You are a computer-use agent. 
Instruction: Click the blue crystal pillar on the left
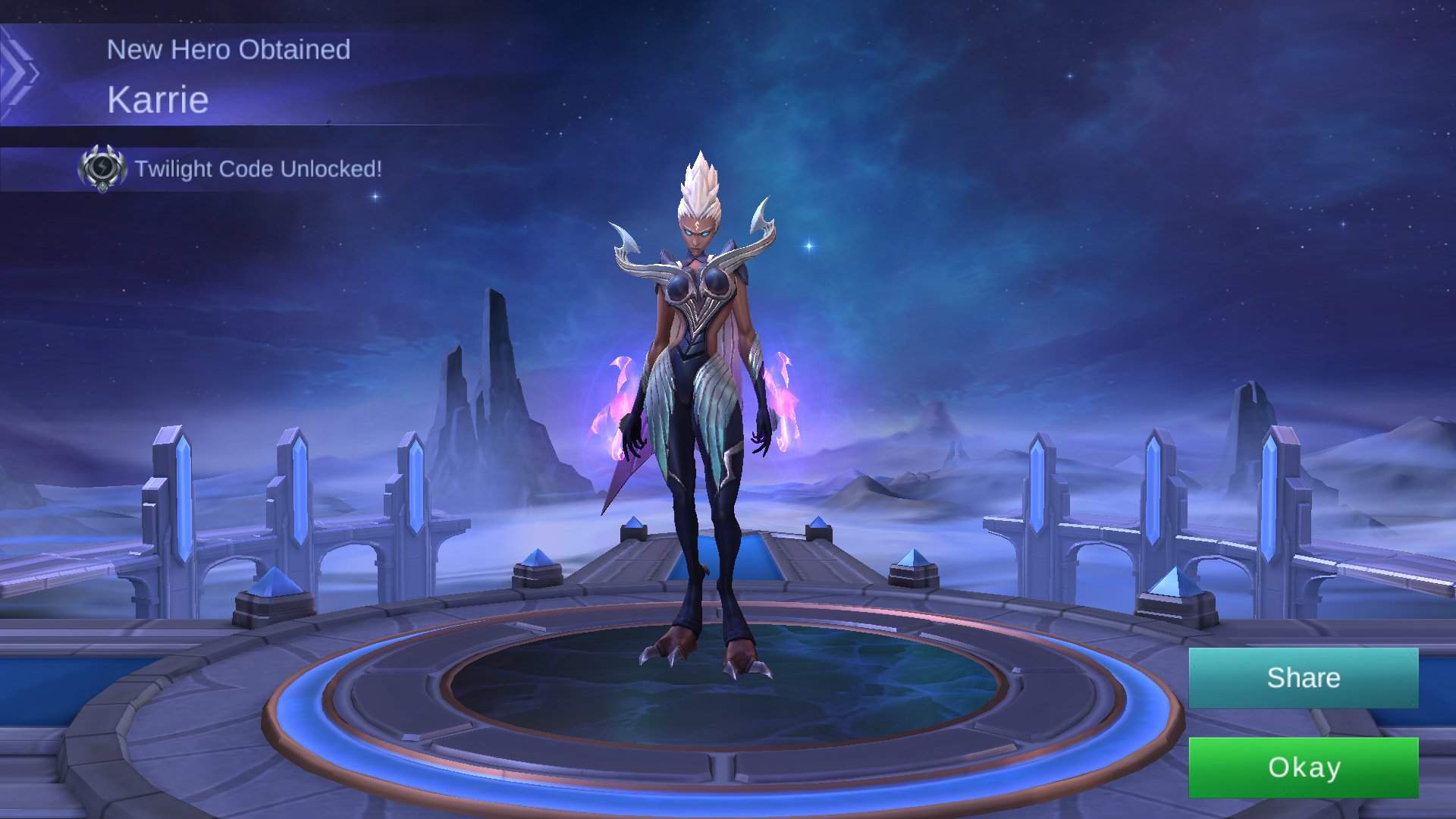[184, 500]
